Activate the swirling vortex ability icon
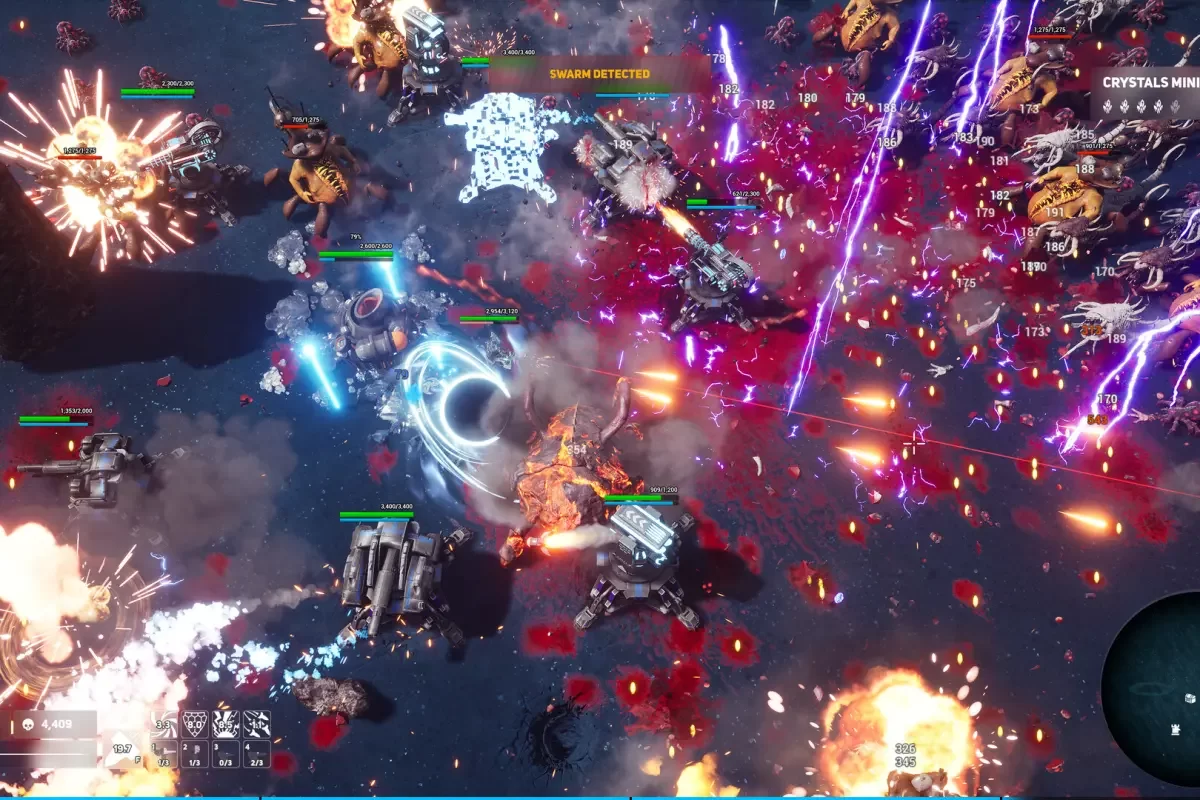The image size is (1200, 800). (163, 724)
